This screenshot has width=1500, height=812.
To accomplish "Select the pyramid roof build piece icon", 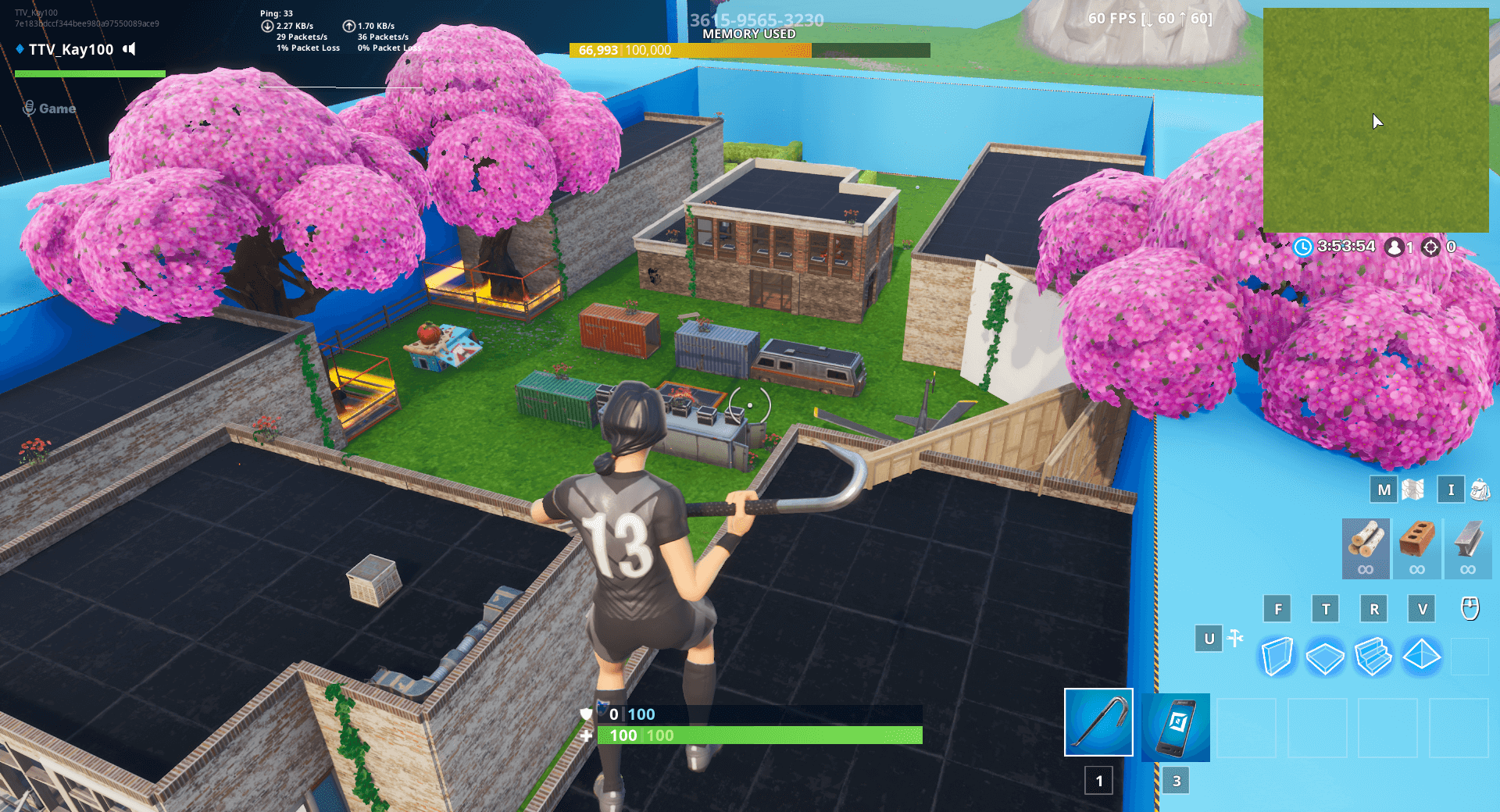I will pyautogui.click(x=1421, y=656).
